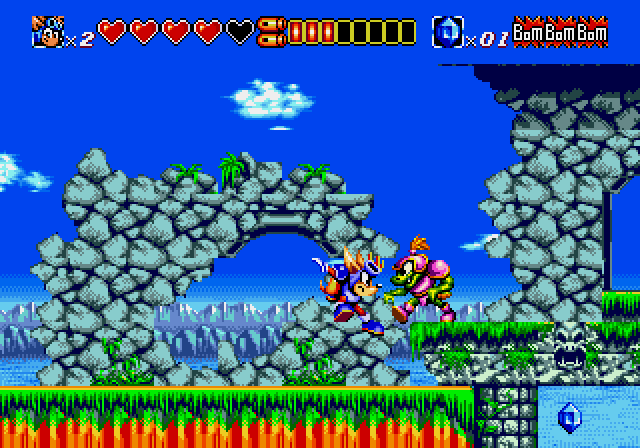Click the Sparkster face lives icon
This screenshot has height=448, width=640.
(45, 32)
